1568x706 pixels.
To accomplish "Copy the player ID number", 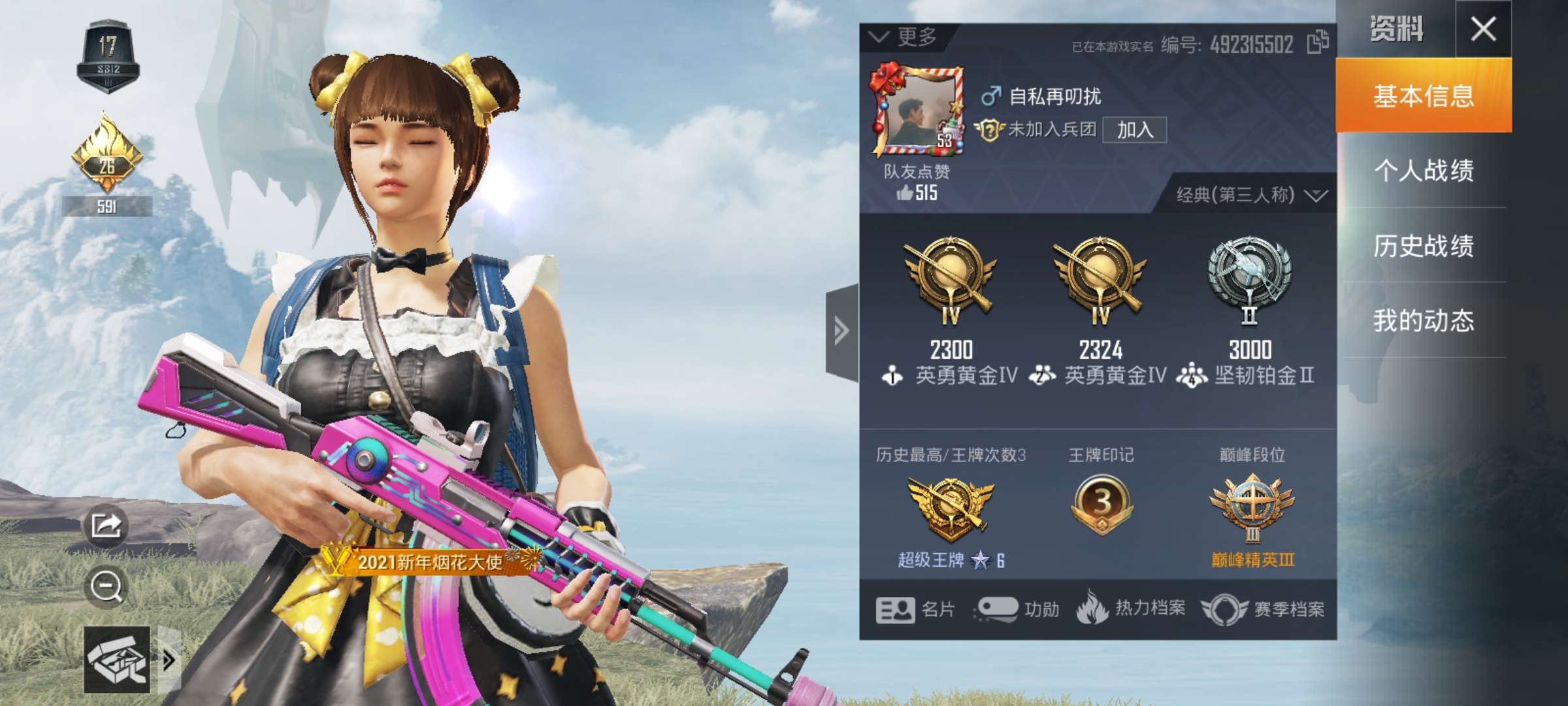I will 1317,43.
